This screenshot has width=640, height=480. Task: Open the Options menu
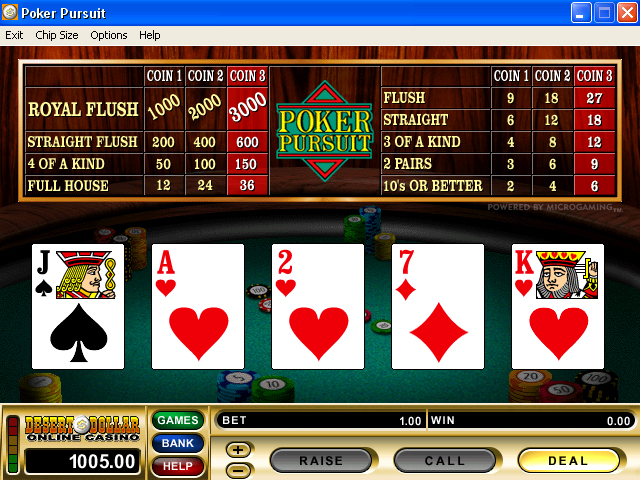109,35
